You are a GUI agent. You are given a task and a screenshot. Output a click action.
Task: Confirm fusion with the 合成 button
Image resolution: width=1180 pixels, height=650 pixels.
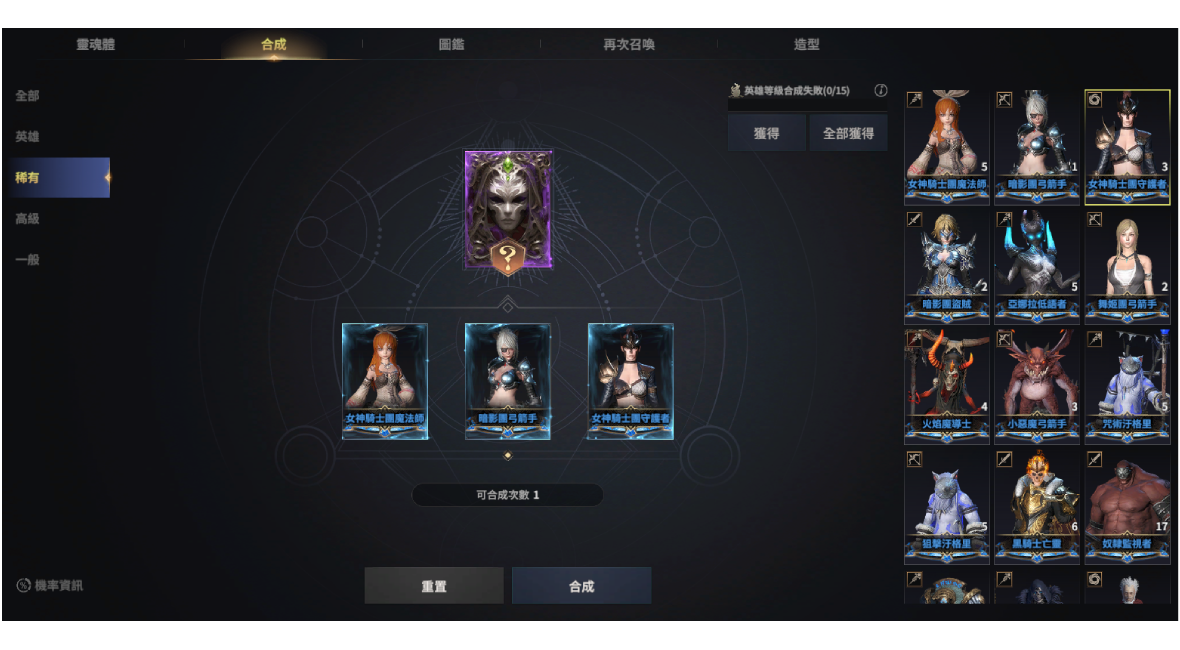coord(581,586)
